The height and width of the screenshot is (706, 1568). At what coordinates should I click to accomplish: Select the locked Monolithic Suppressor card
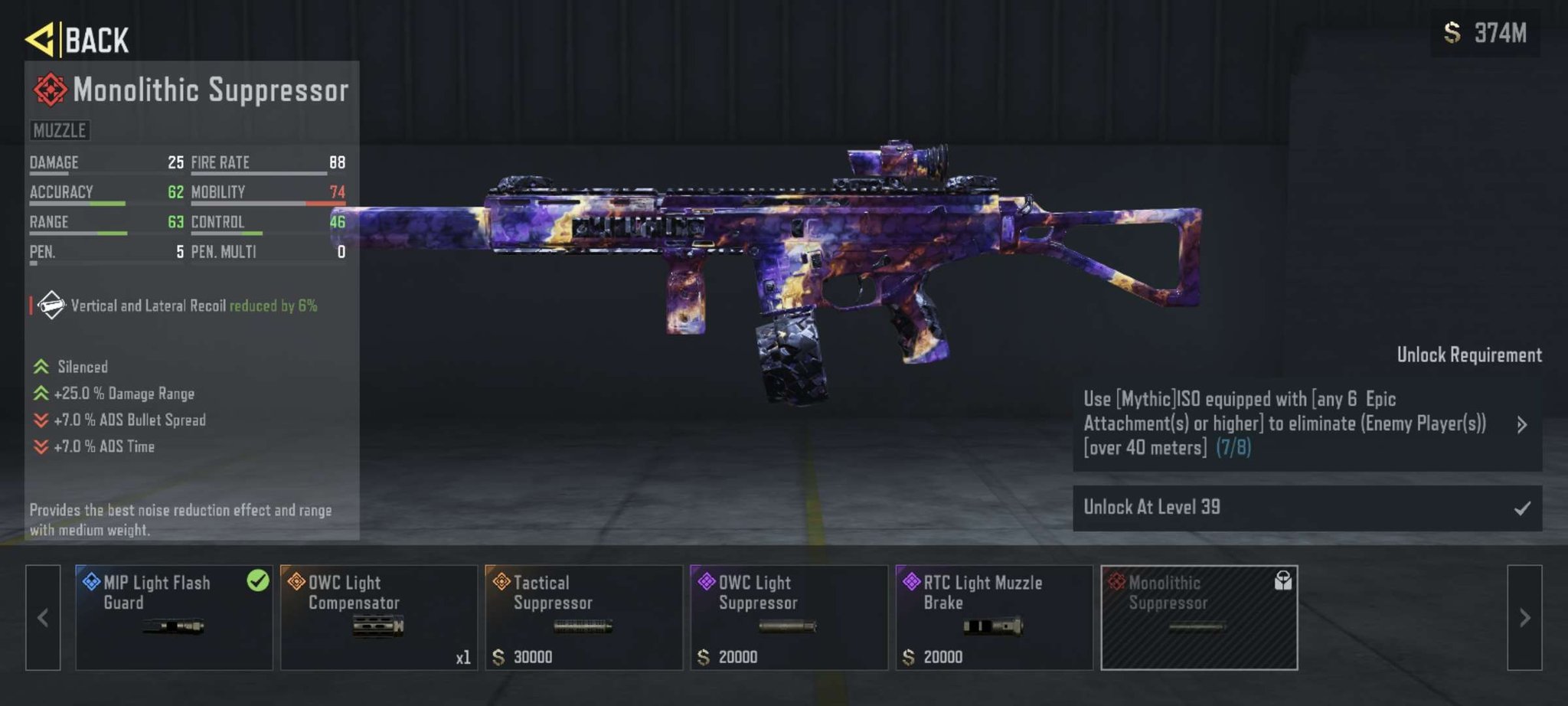pyautogui.click(x=1199, y=617)
